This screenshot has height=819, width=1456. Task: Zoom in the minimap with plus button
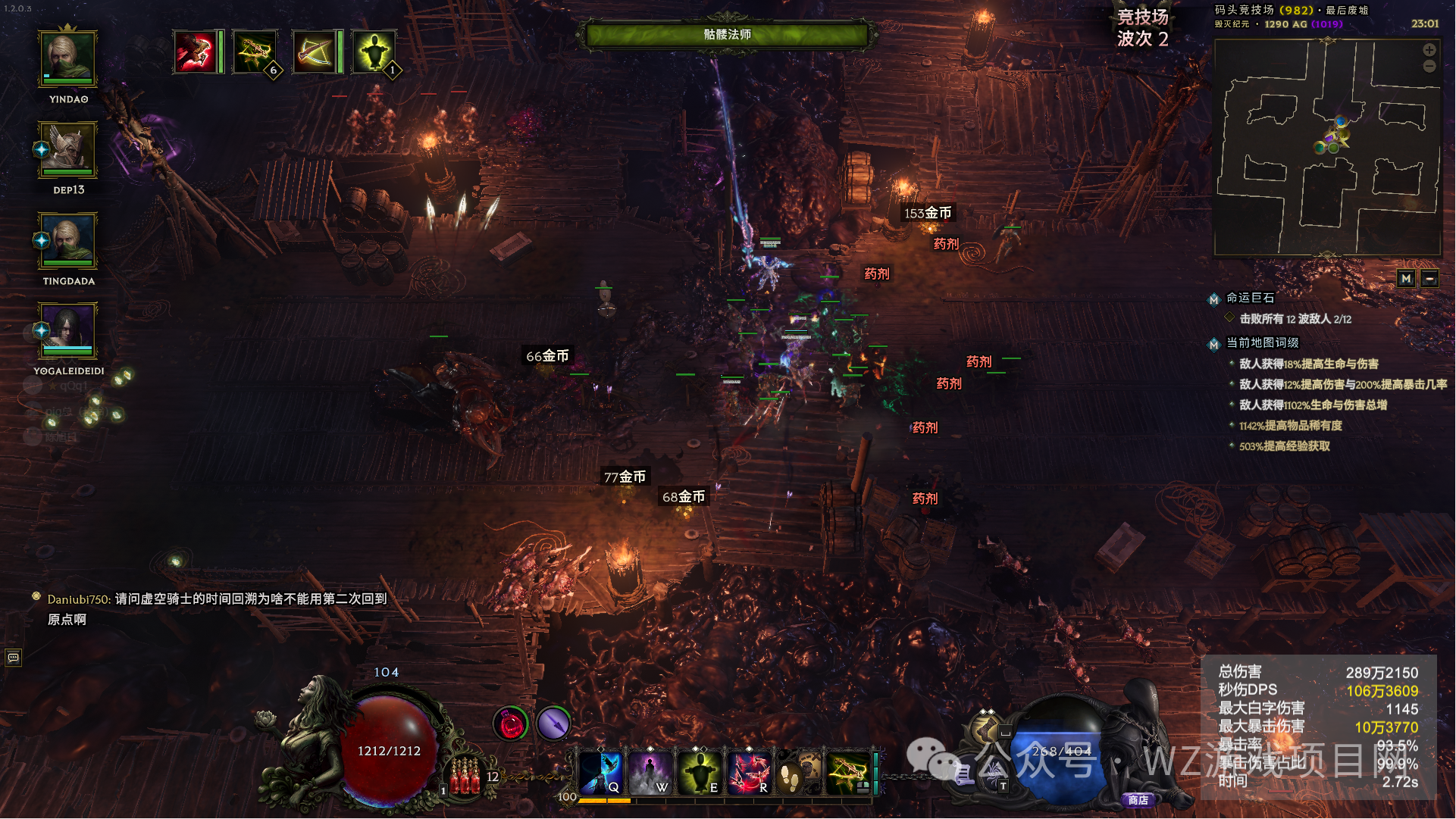[x=1429, y=50]
